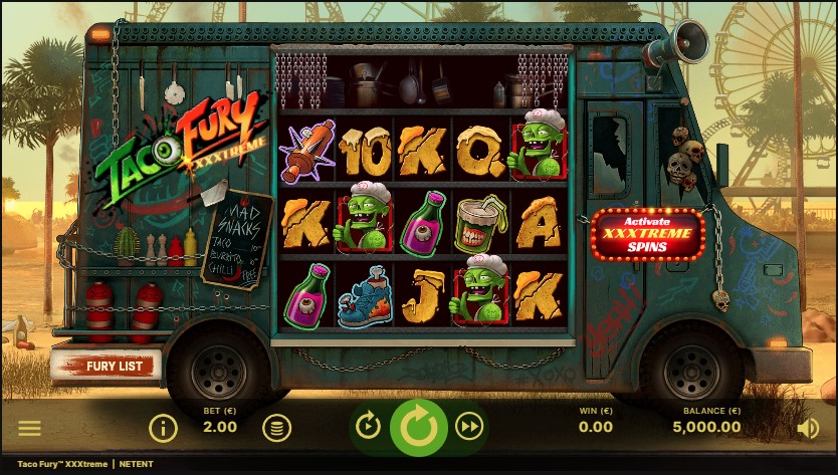This screenshot has width=838, height=475.
Task: Change bet using the coin stack icon
Action: [277, 428]
